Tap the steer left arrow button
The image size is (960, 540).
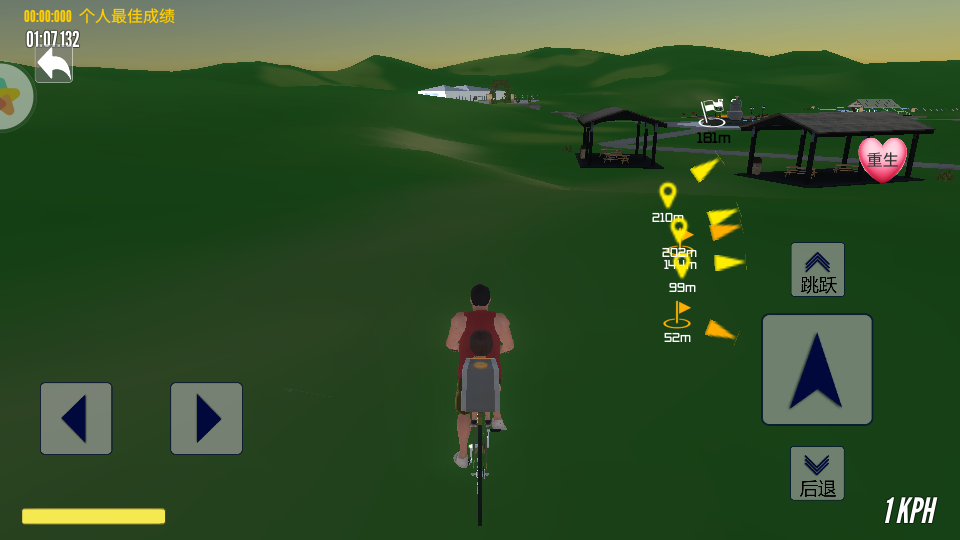point(76,418)
